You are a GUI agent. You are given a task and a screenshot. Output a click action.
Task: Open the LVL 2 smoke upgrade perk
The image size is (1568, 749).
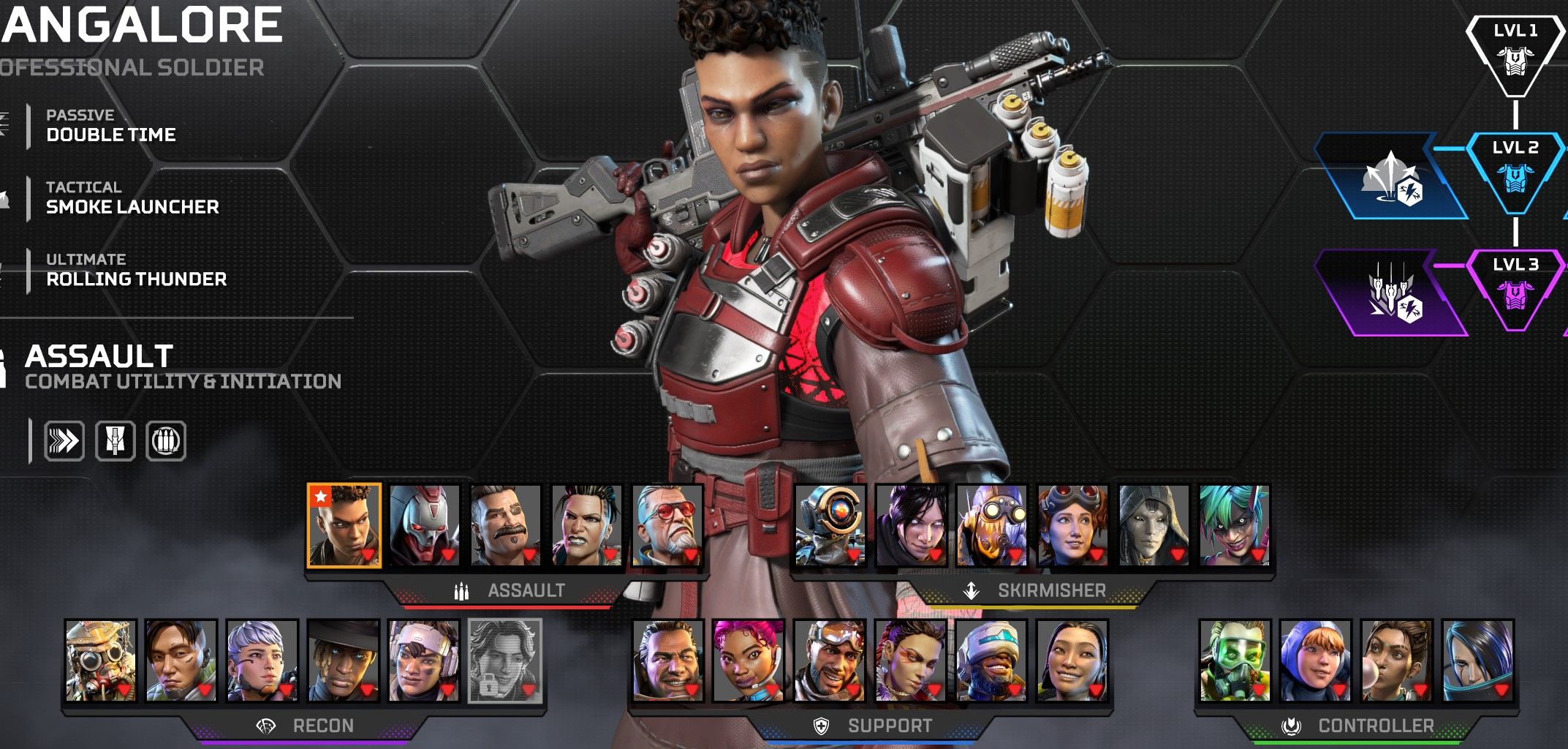click(1390, 177)
